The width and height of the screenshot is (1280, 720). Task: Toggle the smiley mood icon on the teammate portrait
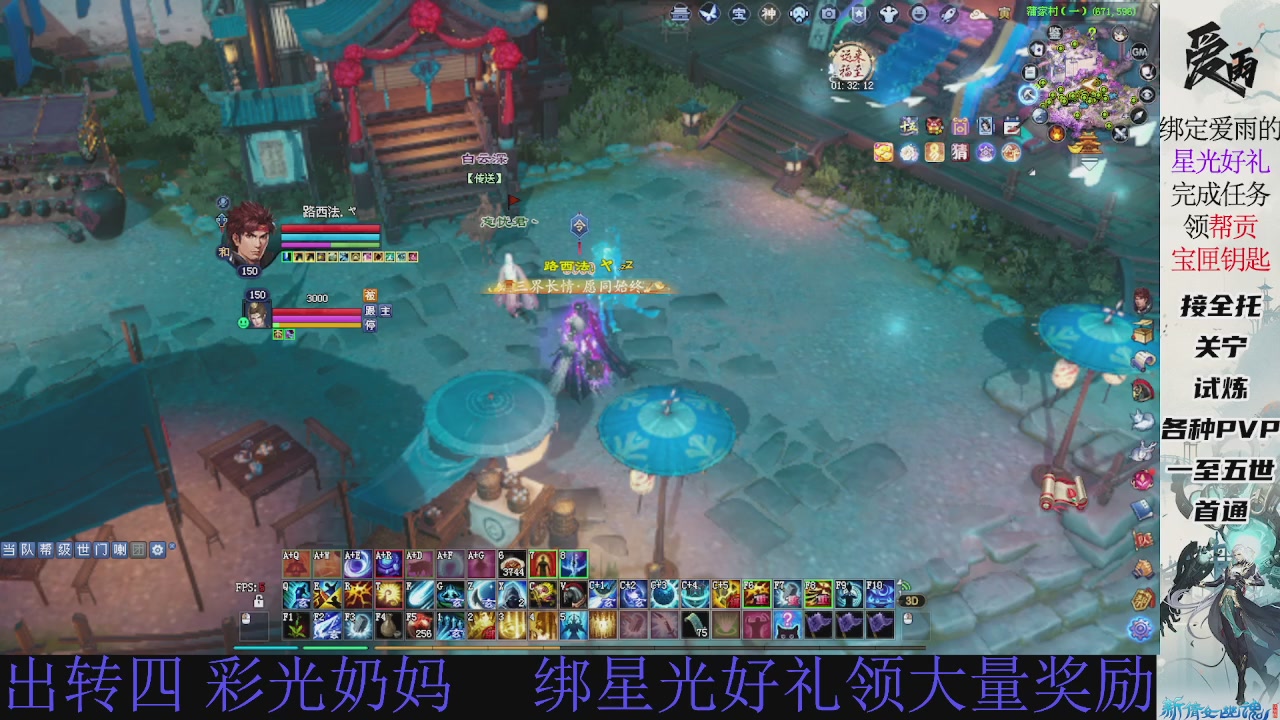point(243,321)
